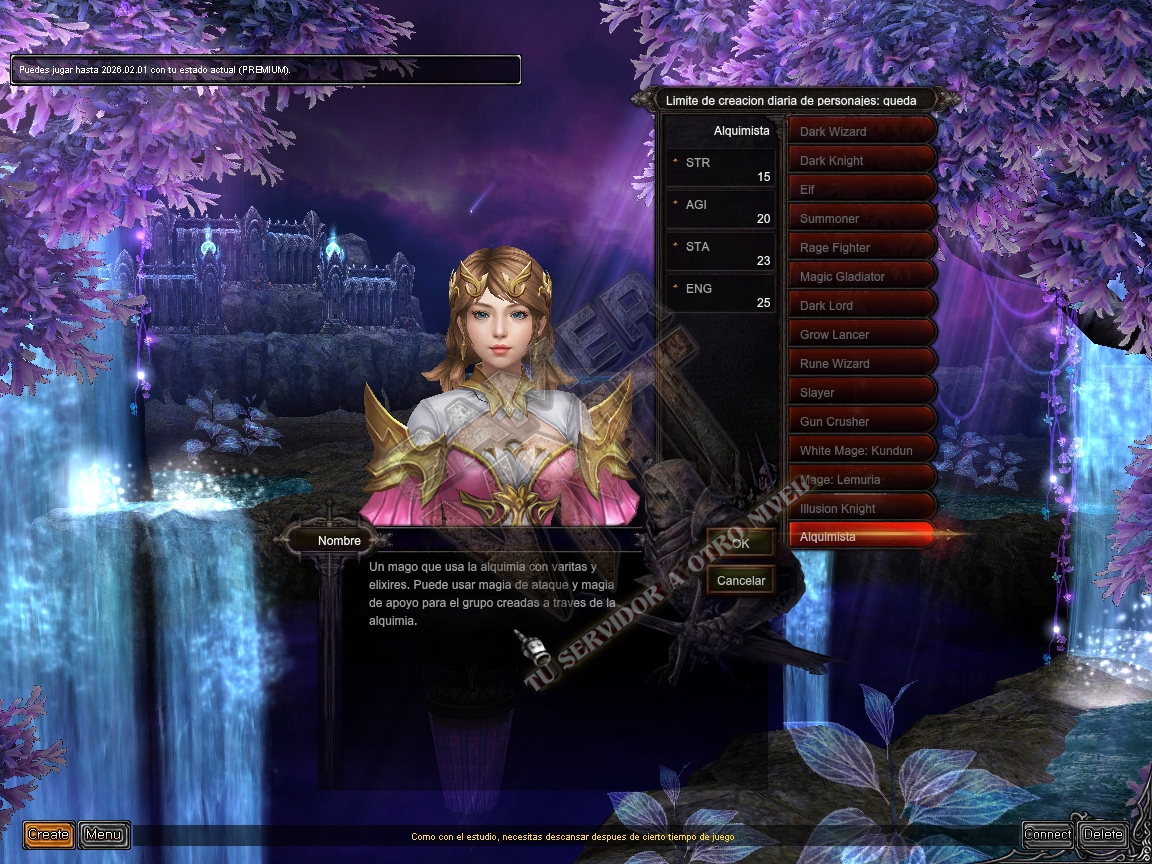Select the Illusion Knight class
Image resolution: width=1152 pixels, height=864 pixels.
tap(862, 508)
